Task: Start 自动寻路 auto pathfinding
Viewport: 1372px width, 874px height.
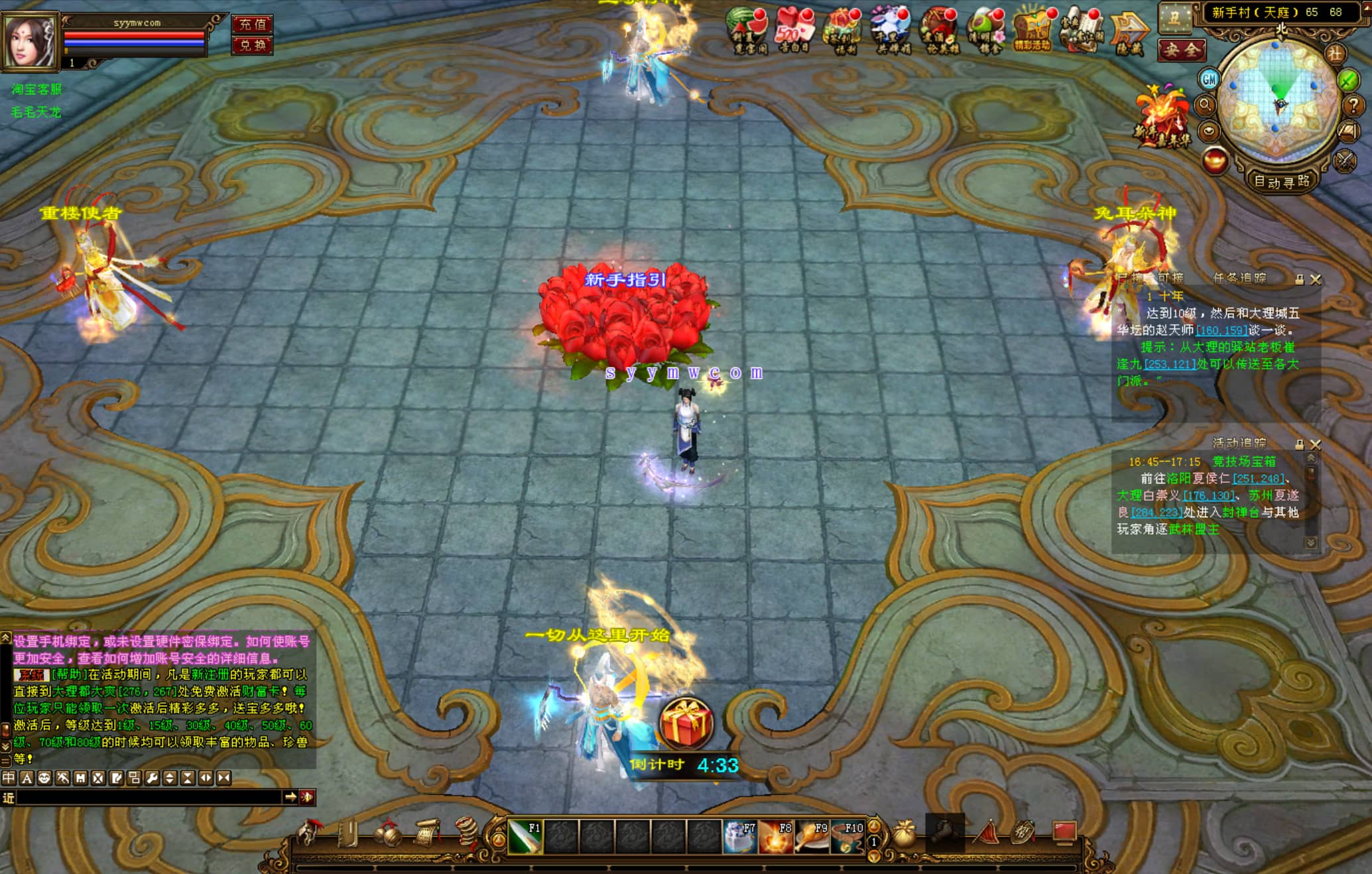Action: 1281,181
